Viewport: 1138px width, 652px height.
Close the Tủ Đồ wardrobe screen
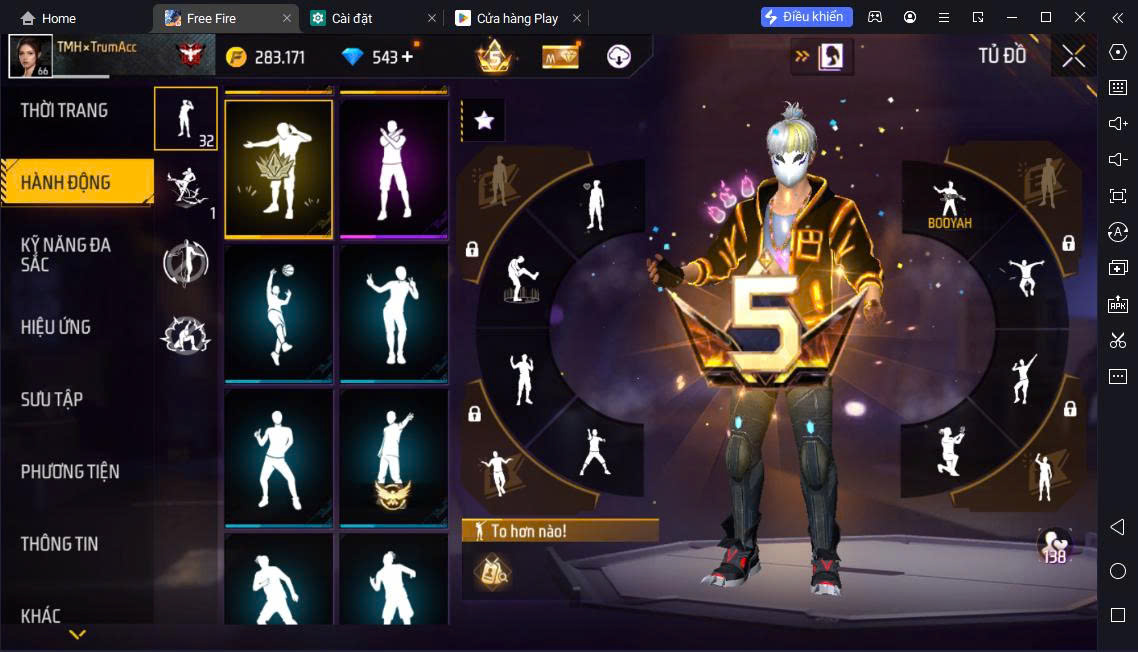[x=1073, y=56]
